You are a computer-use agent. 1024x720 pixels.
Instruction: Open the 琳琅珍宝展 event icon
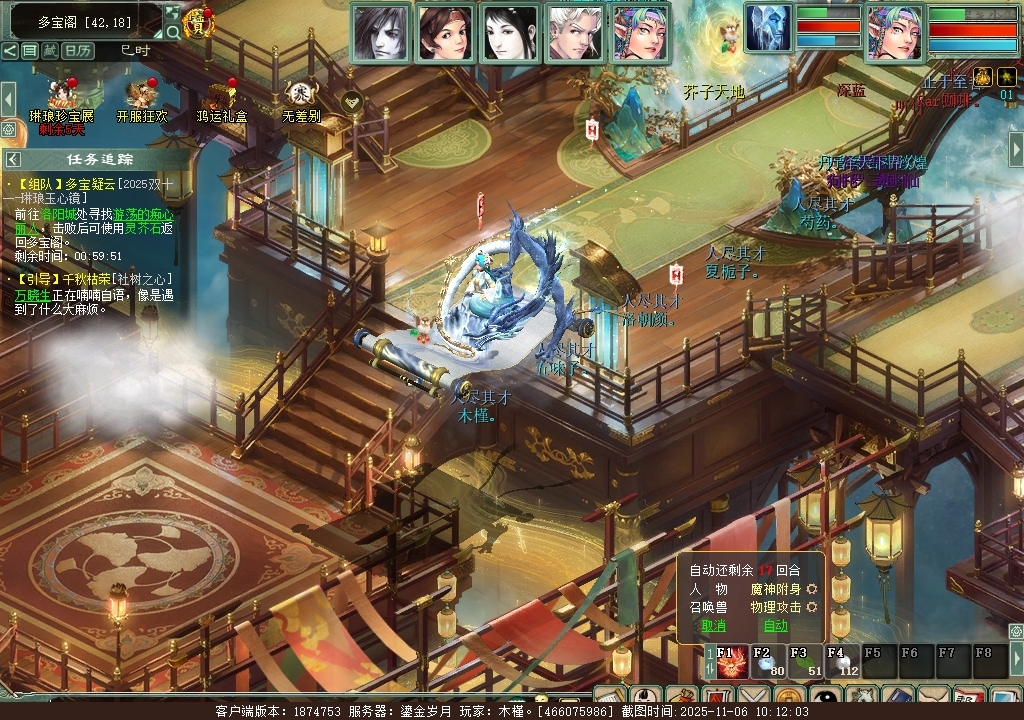pos(61,96)
